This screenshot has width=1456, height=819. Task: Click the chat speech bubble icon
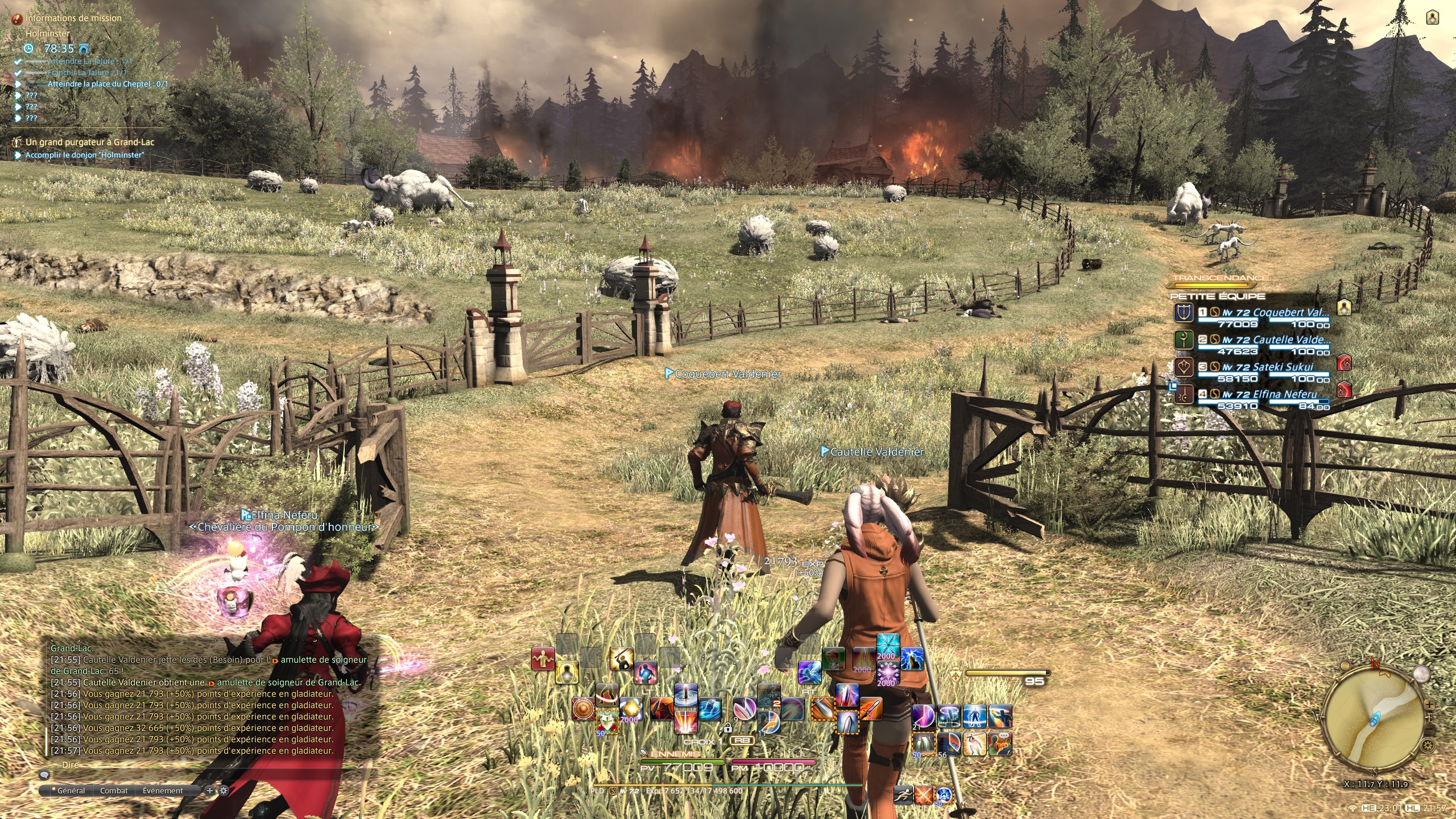pyautogui.click(x=44, y=775)
